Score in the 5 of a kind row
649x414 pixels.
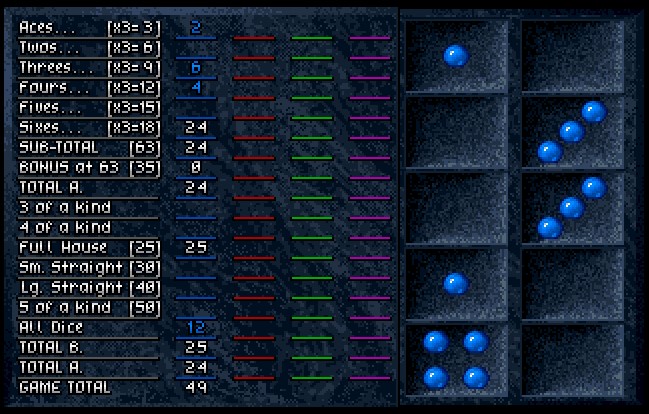(x=89, y=307)
